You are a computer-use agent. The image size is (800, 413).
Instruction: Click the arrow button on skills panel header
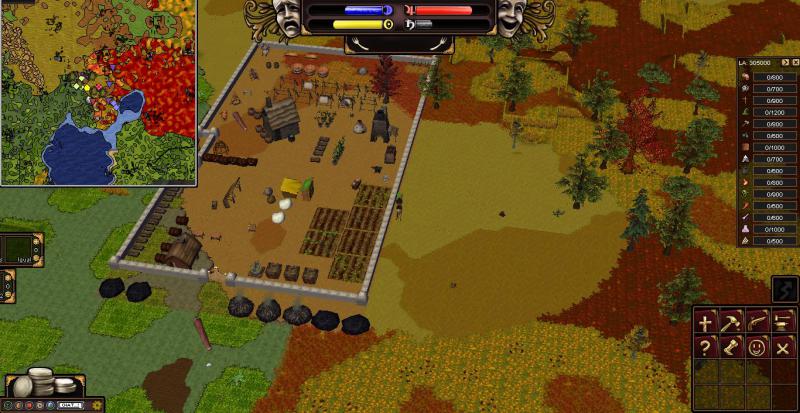[x=784, y=62]
